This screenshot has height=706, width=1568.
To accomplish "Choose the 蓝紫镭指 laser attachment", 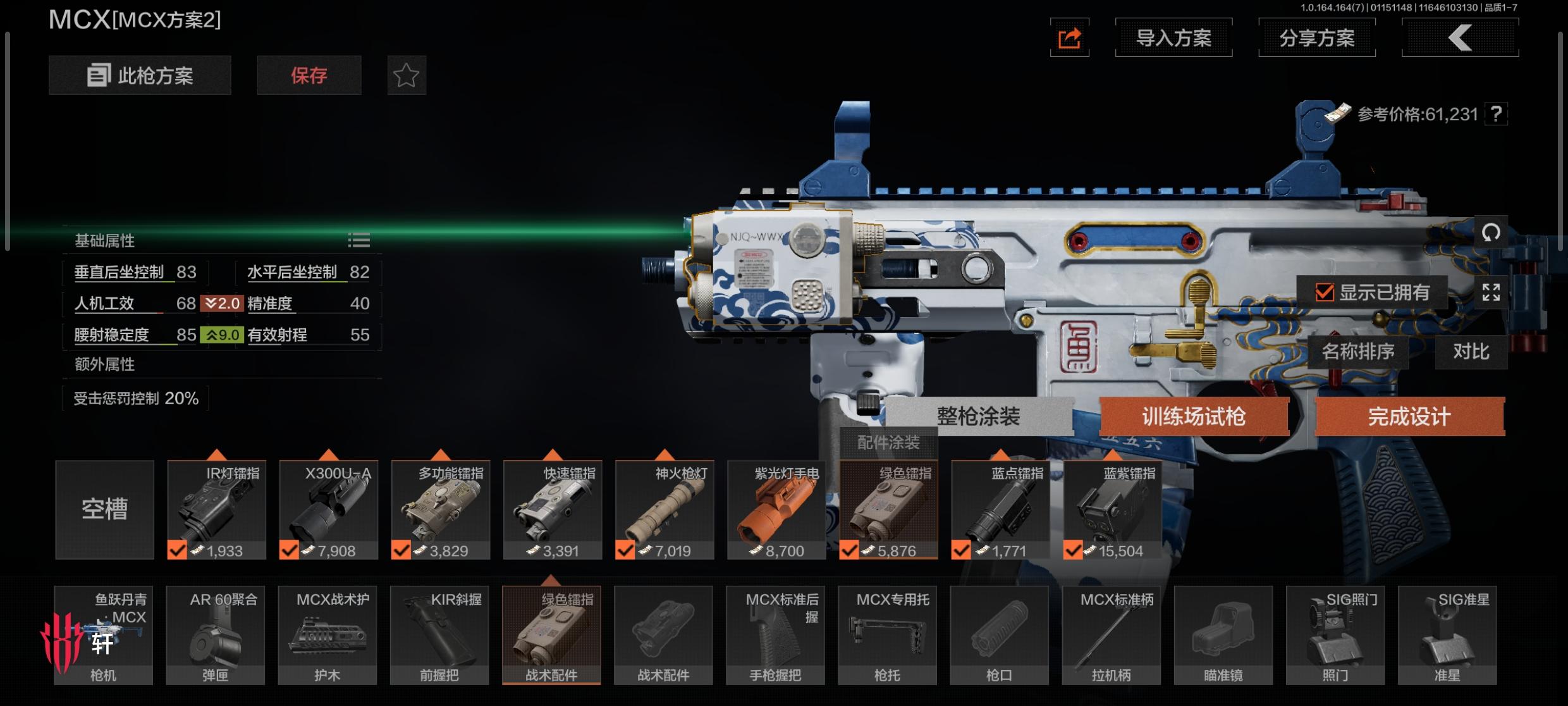I will (1113, 509).
